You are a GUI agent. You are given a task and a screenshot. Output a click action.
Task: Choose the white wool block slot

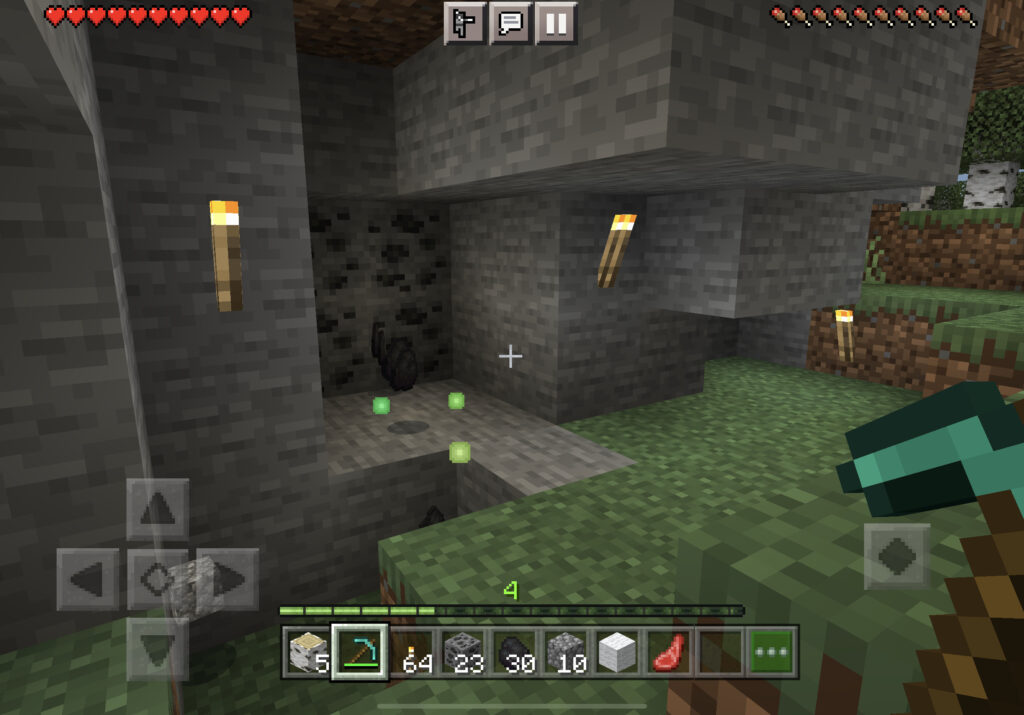[x=619, y=652]
